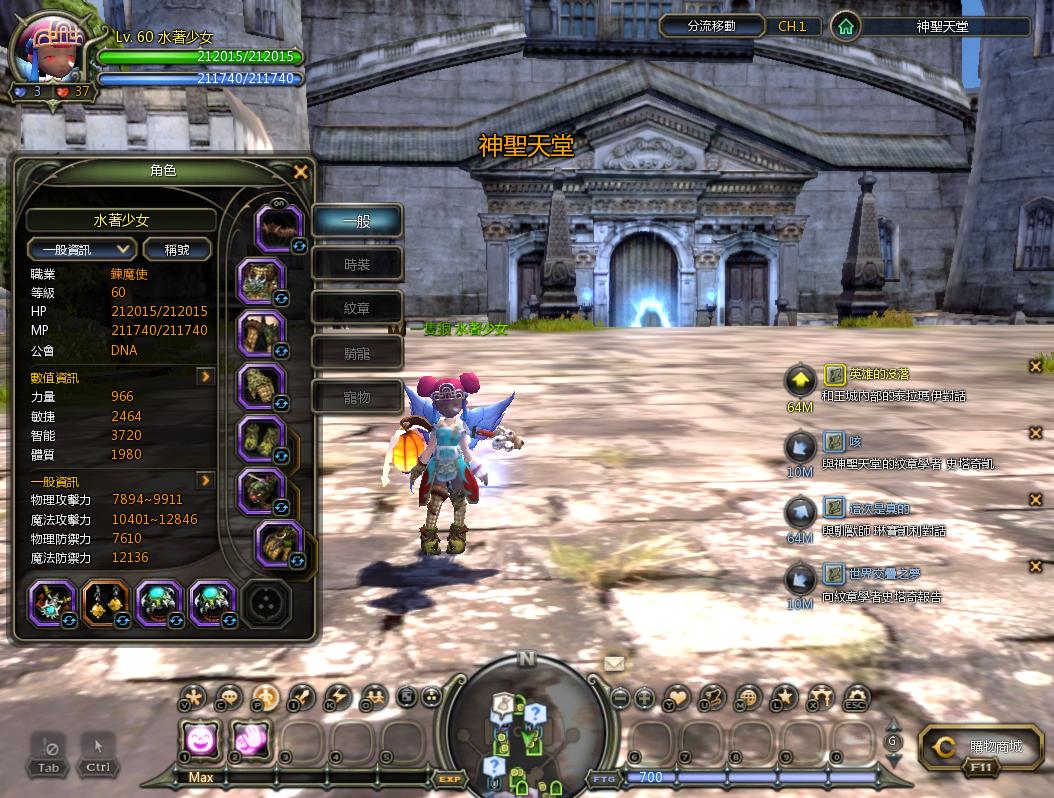Click the heart icon in the menu bar

click(x=678, y=697)
